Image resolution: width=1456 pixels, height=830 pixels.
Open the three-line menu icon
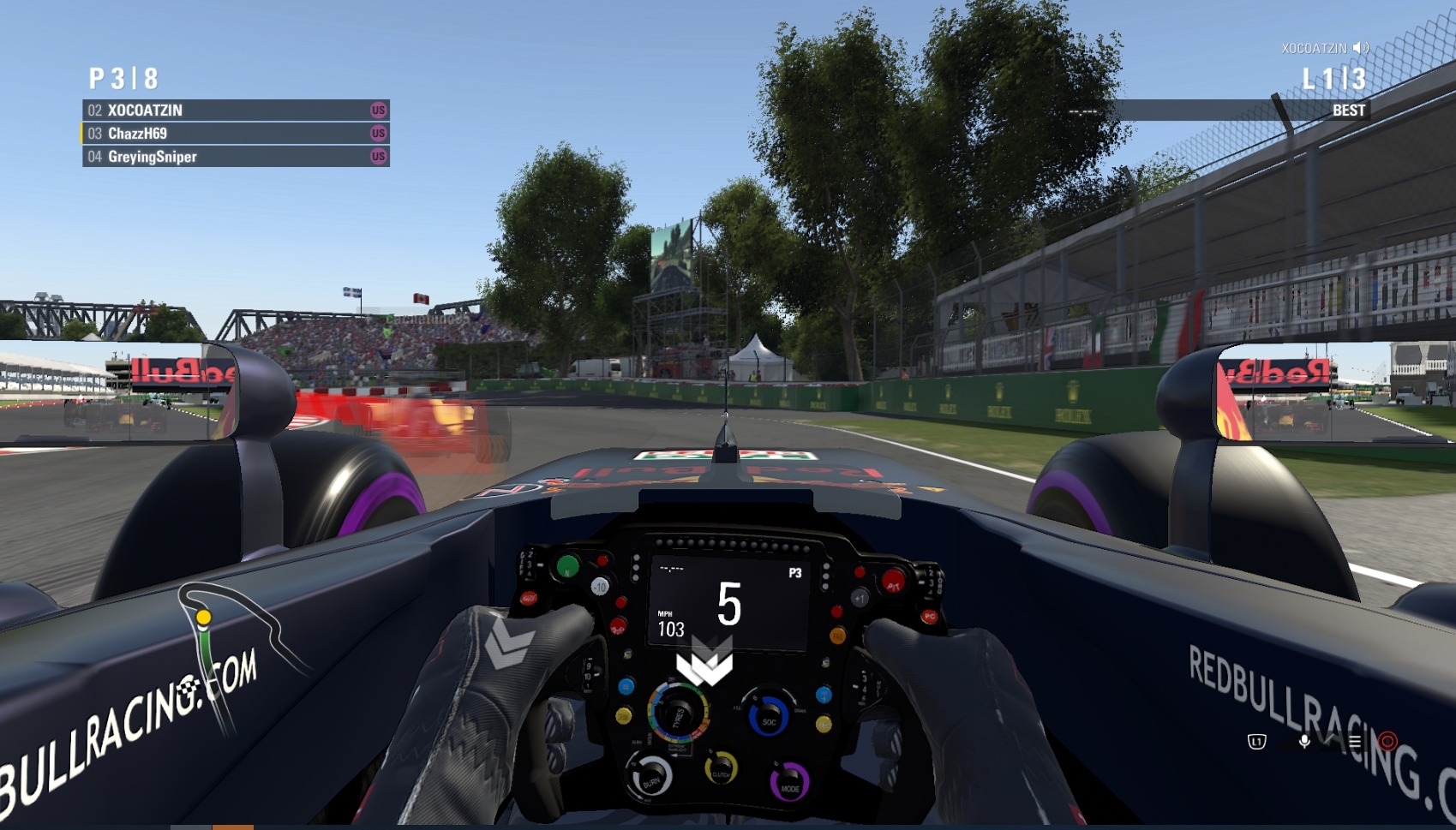pos(1354,742)
